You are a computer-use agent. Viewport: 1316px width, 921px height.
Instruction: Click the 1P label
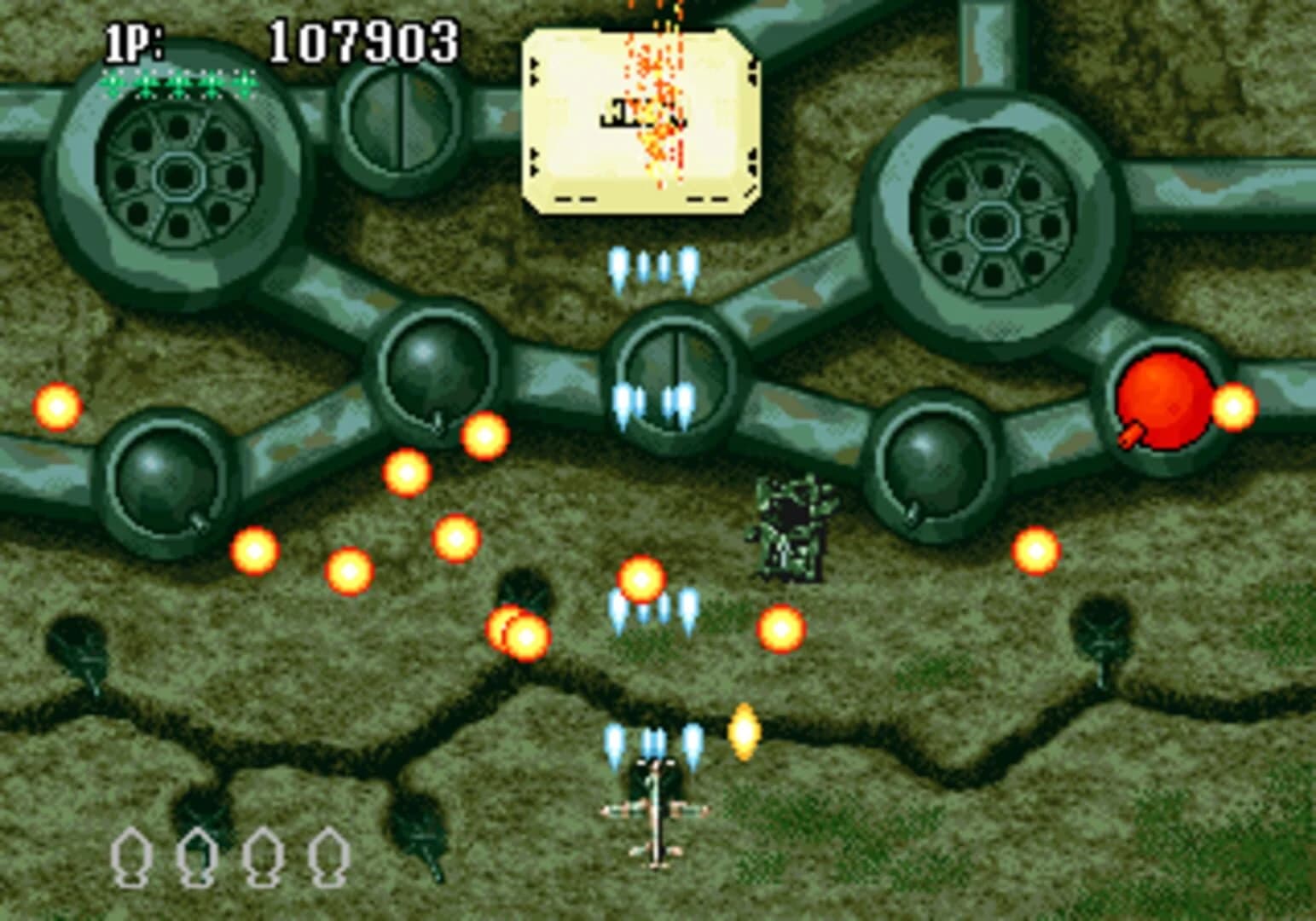pyautogui.click(x=132, y=38)
